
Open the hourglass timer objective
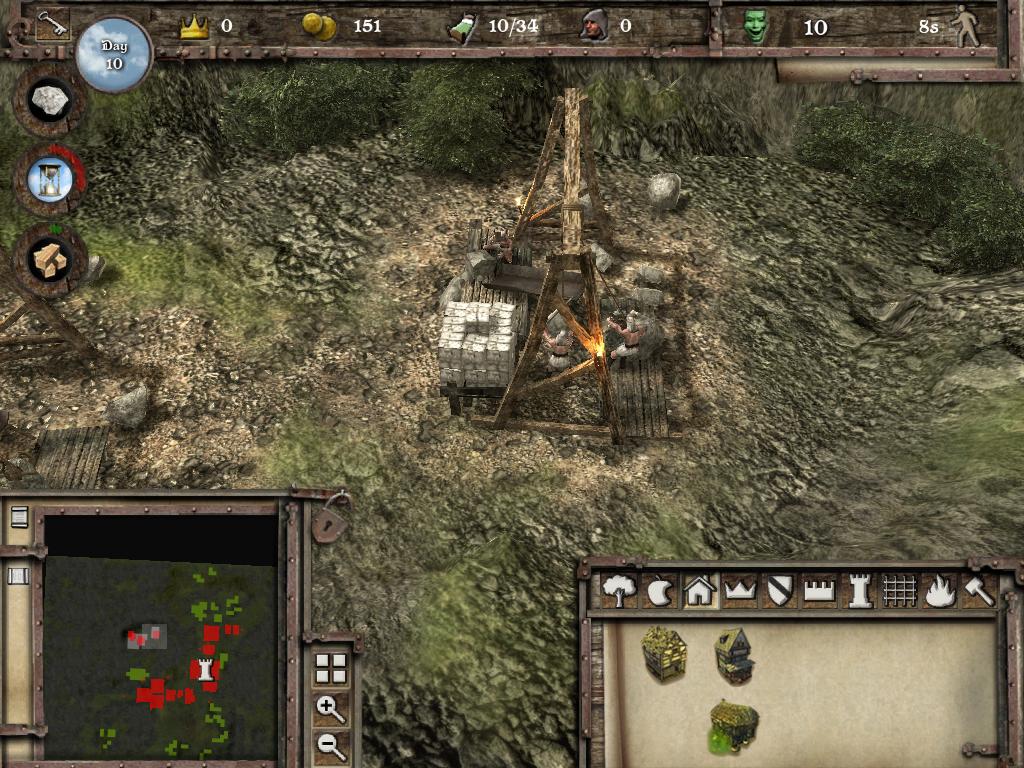click(x=48, y=178)
